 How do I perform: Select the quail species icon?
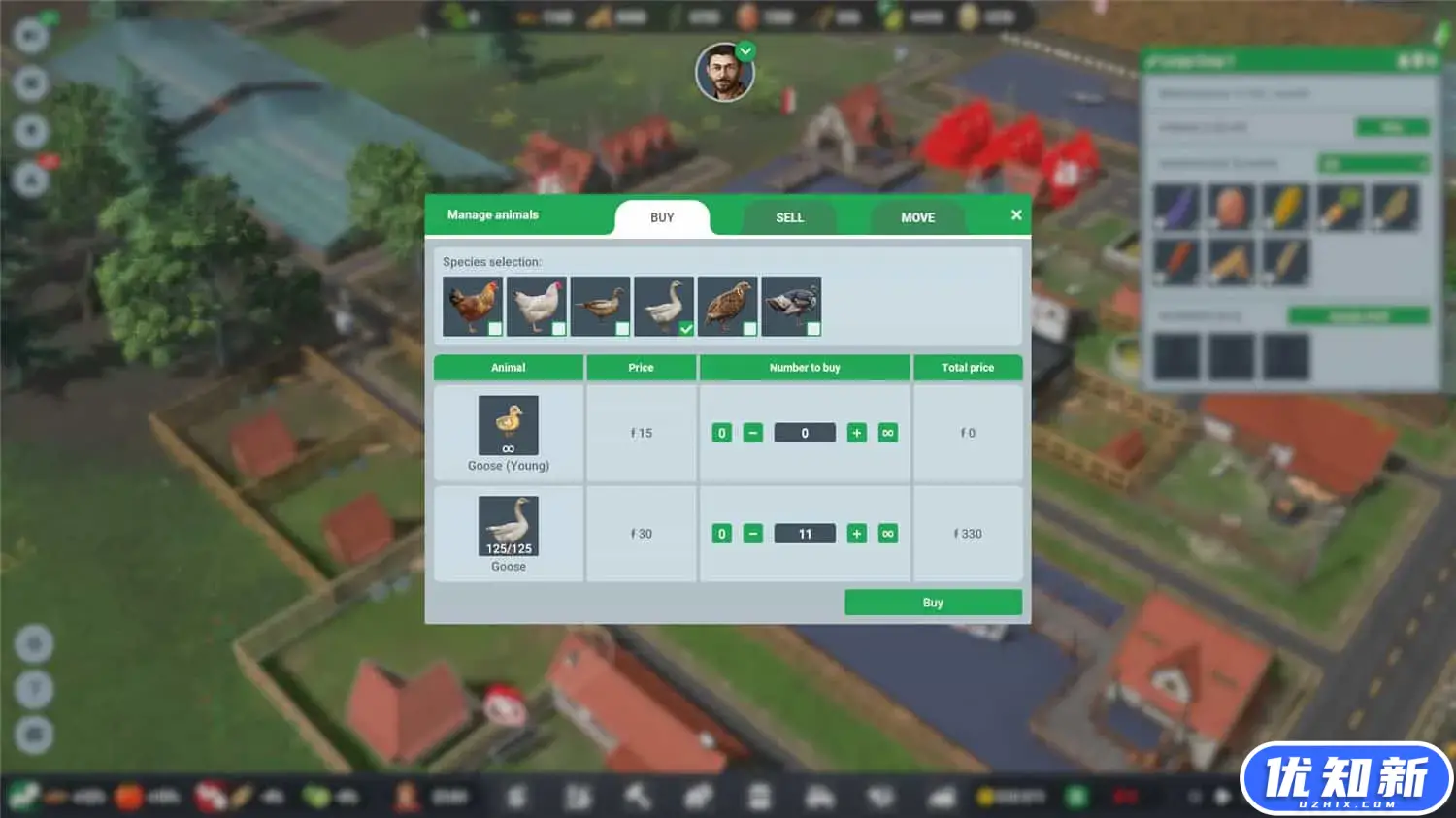pos(728,306)
